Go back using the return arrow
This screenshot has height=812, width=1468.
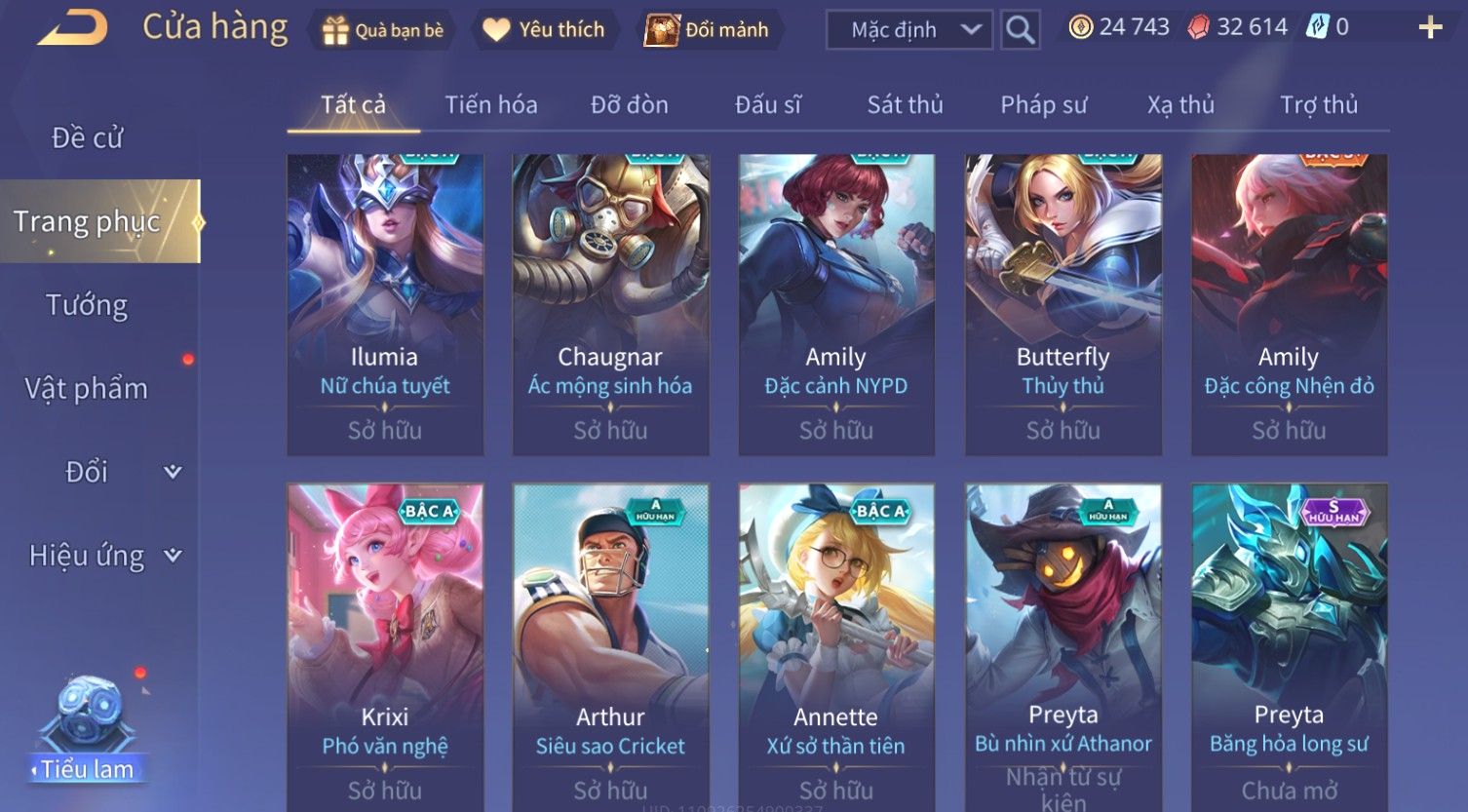pyautogui.click(x=72, y=27)
